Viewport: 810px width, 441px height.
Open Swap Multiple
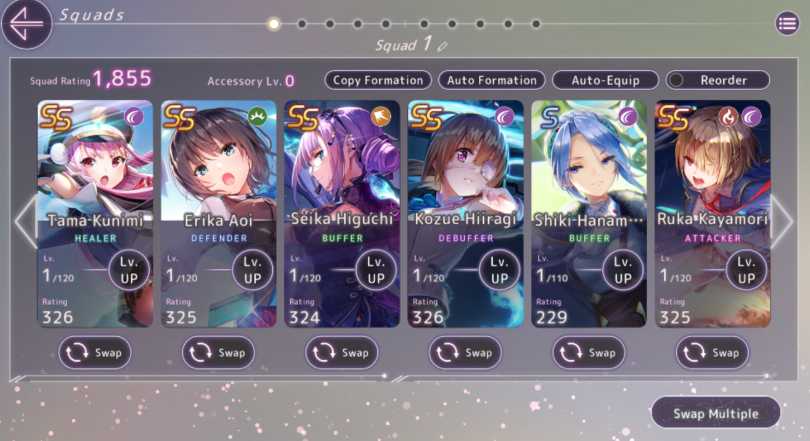(x=714, y=413)
